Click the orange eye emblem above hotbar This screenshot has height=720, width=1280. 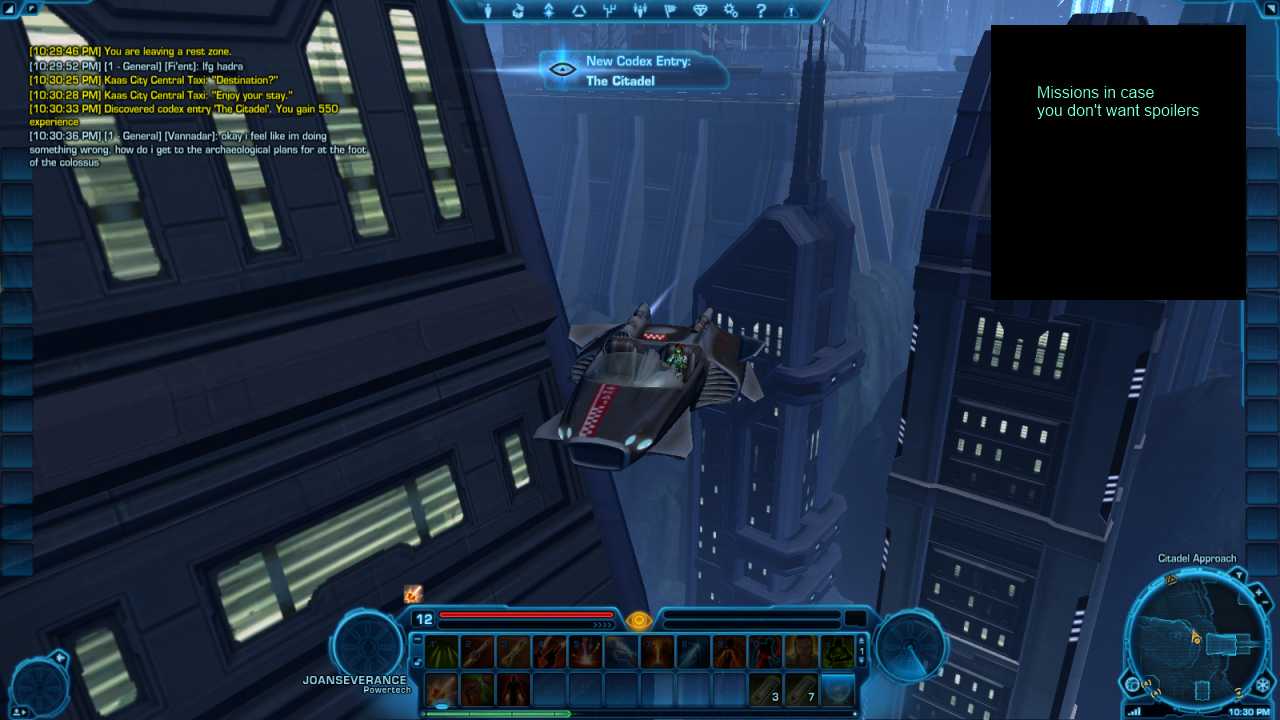(639, 621)
